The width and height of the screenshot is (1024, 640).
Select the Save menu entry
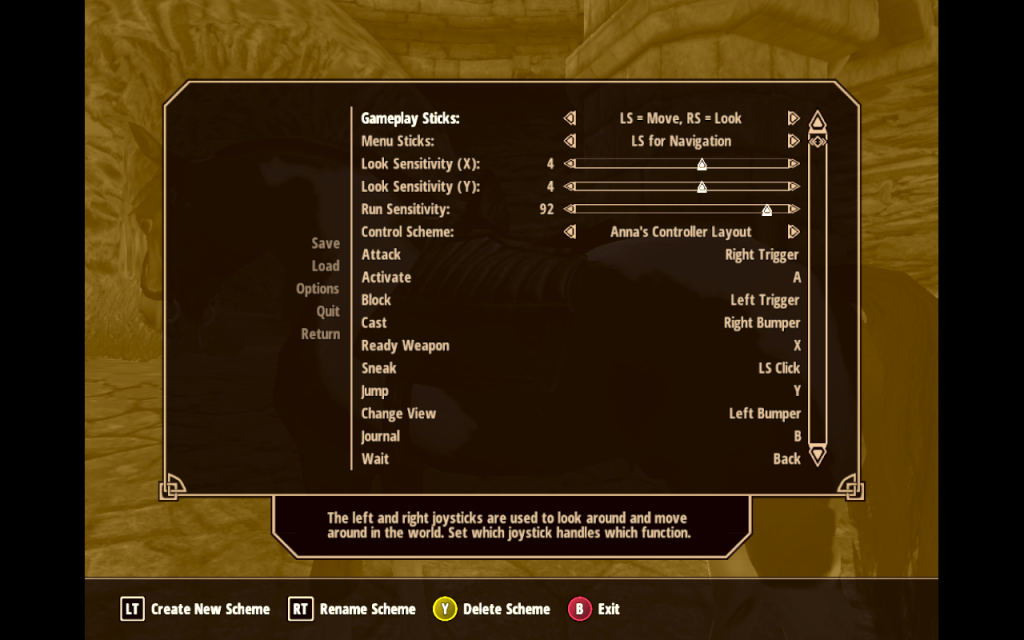click(325, 243)
